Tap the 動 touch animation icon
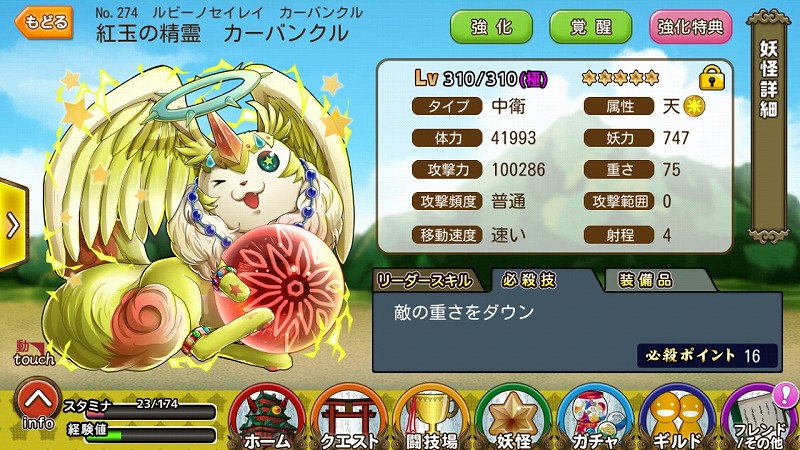800x450 pixels. pos(29,352)
